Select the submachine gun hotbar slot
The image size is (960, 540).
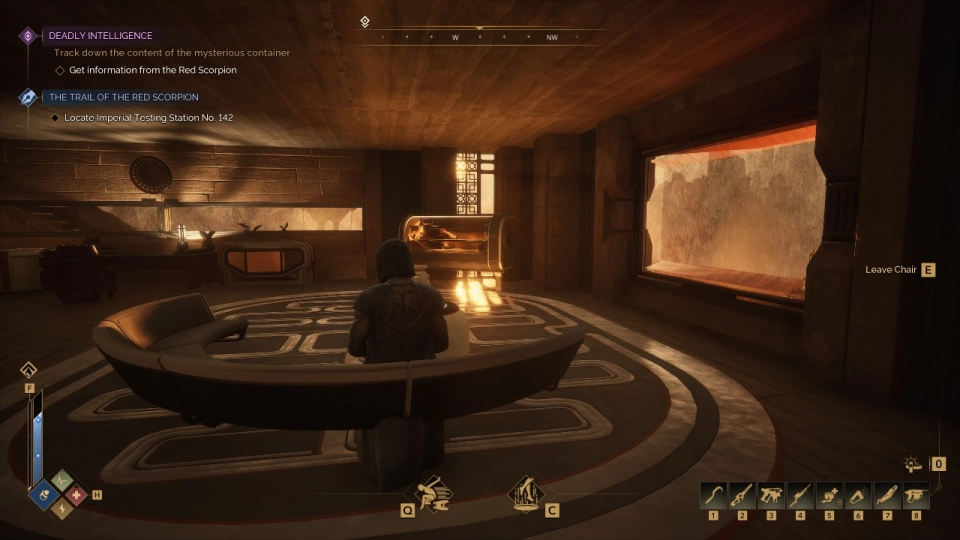tap(771, 494)
